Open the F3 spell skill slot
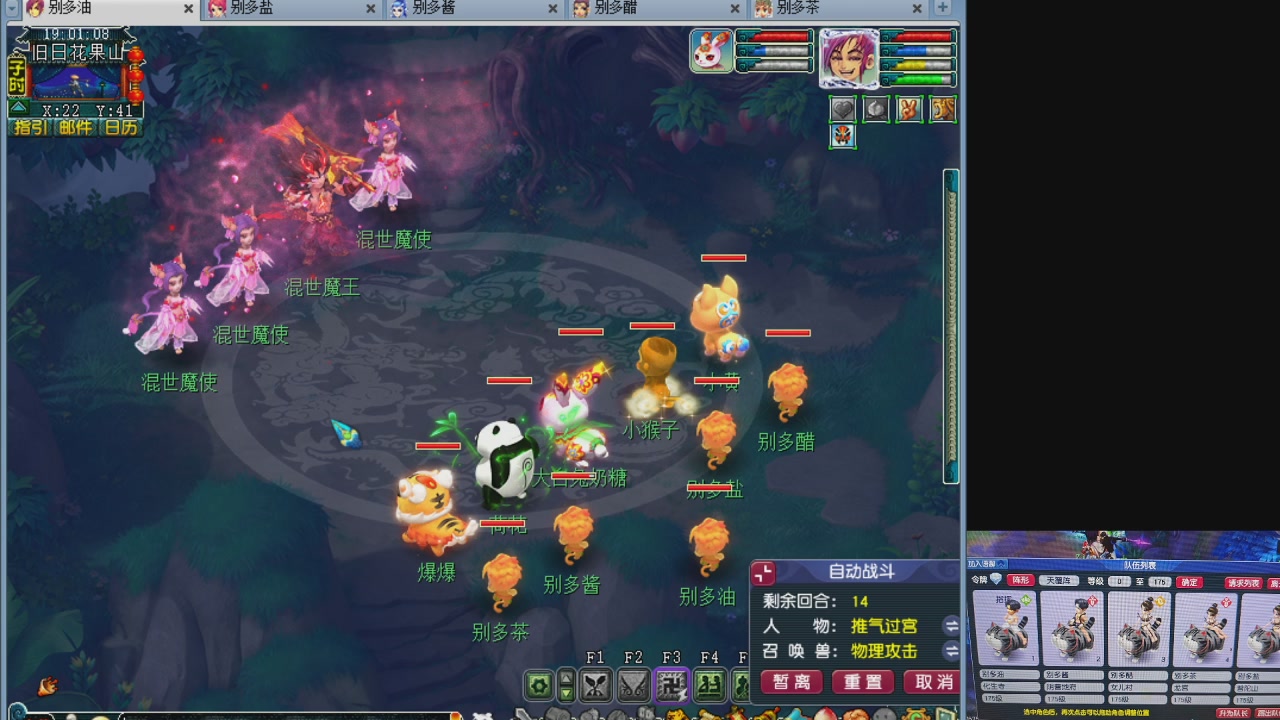 click(671, 686)
